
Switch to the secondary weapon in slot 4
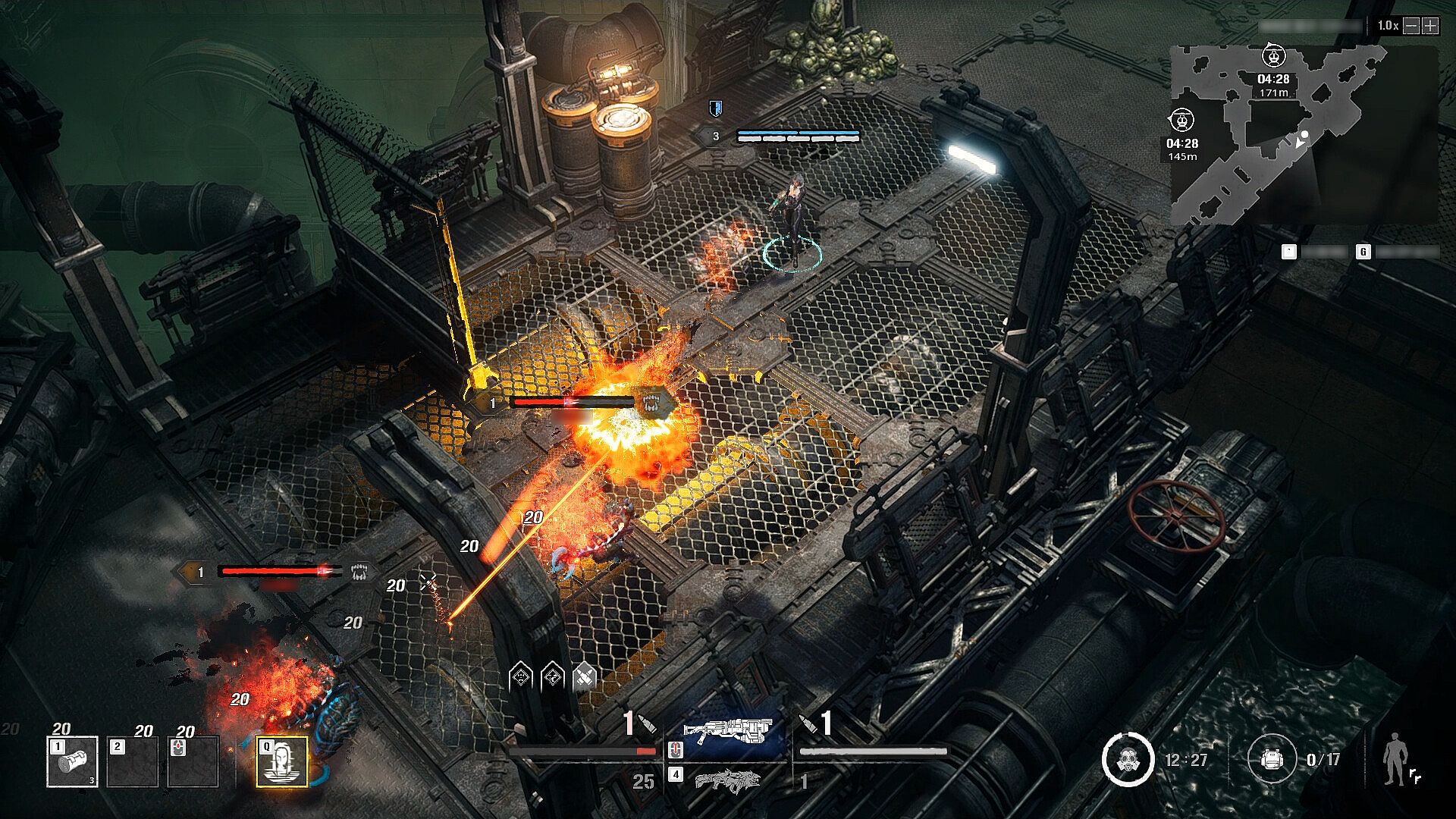pyautogui.click(x=727, y=778)
